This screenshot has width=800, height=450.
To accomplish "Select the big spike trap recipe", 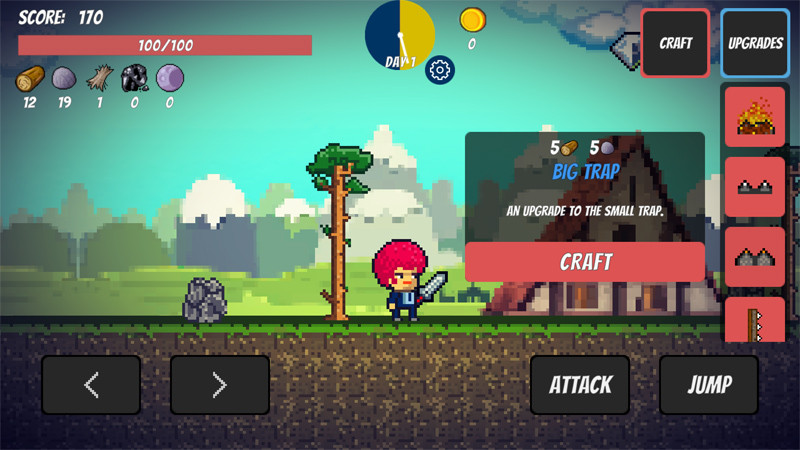I will (x=754, y=257).
